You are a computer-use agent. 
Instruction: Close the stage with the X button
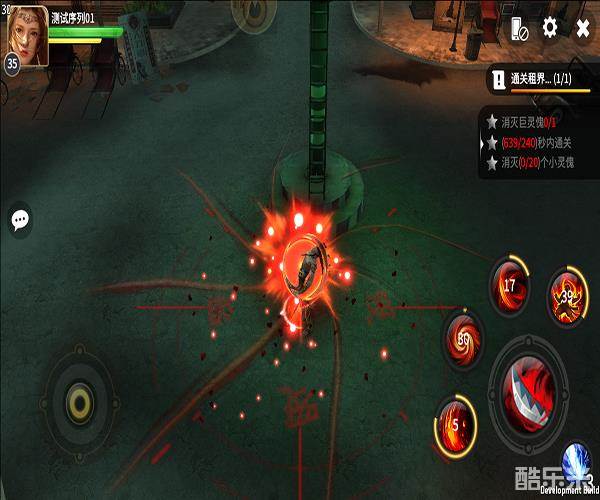[x=583, y=28]
